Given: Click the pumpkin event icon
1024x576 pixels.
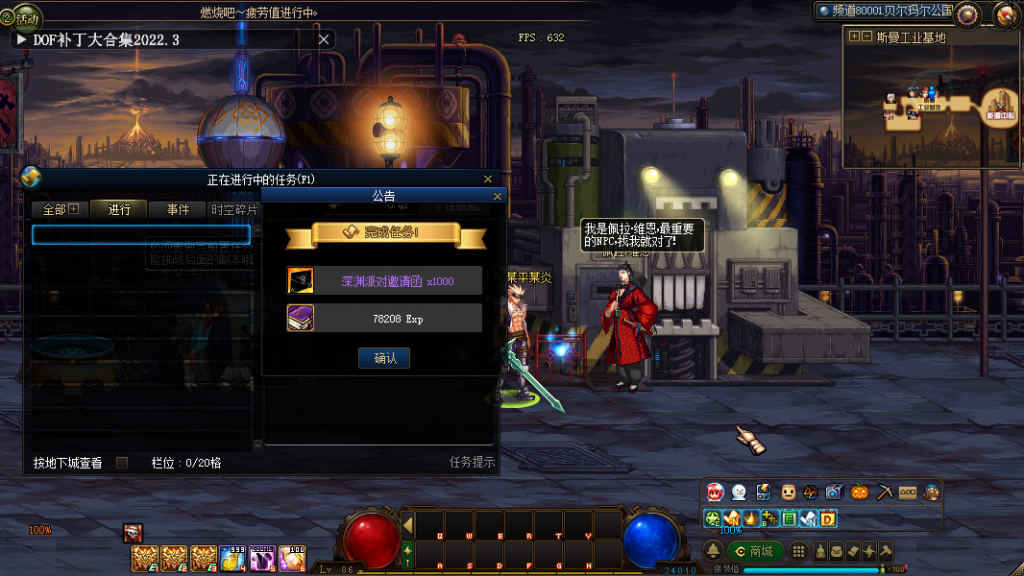Looking at the screenshot, I should coord(859,492).
